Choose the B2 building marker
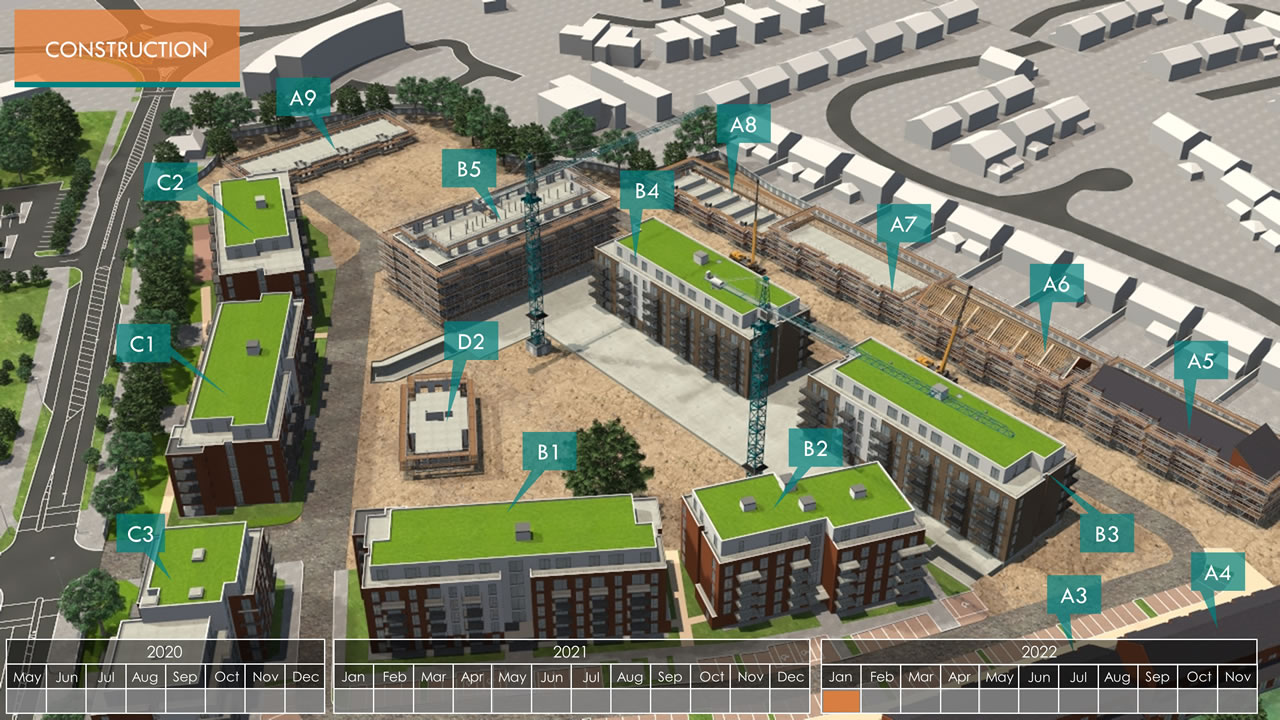Screen dimensions: 1280x720 [x=815, y=448]
